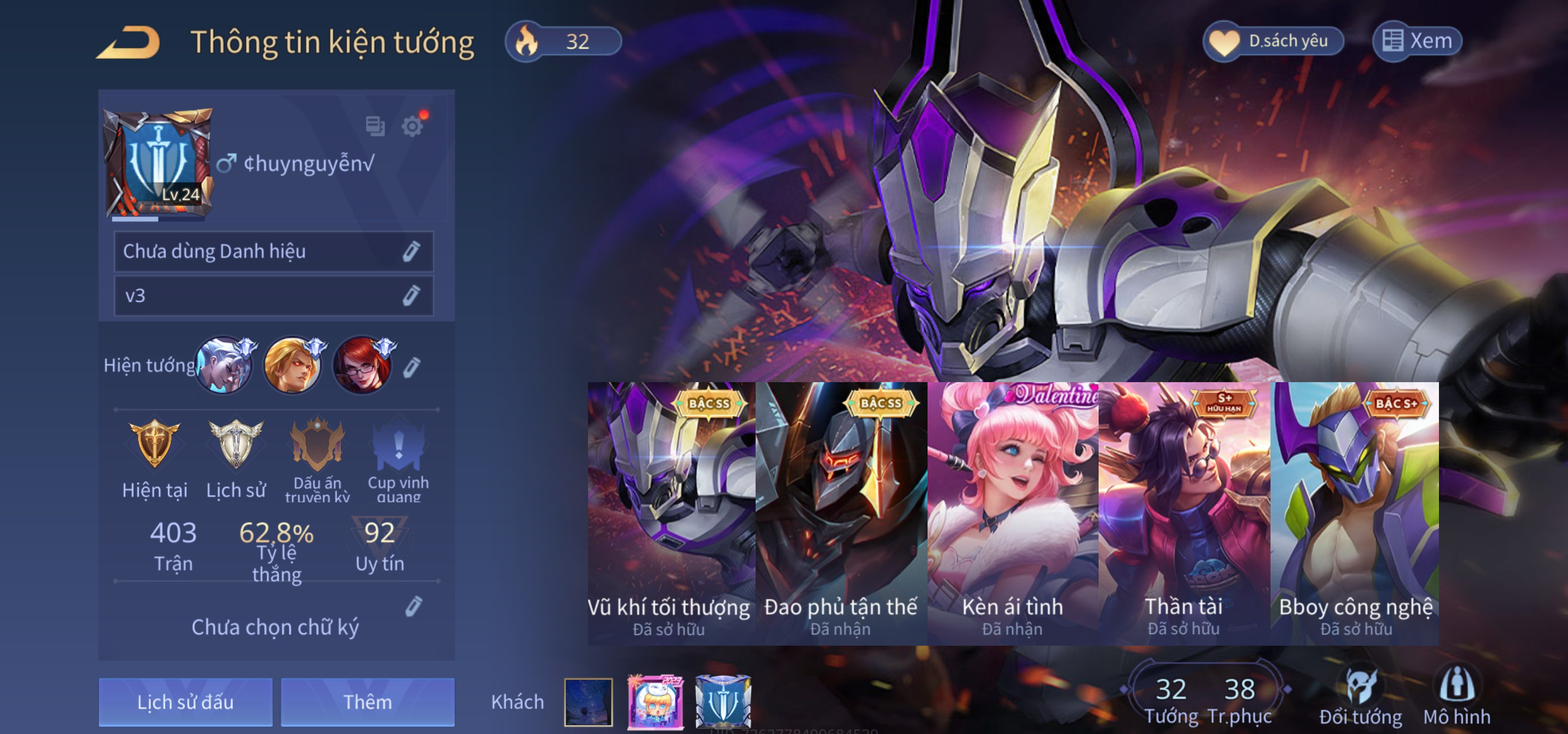The image size is (1568, 734).
Task: Click the Thêm button
Action: pyautogui.click(x=367, y=702)
